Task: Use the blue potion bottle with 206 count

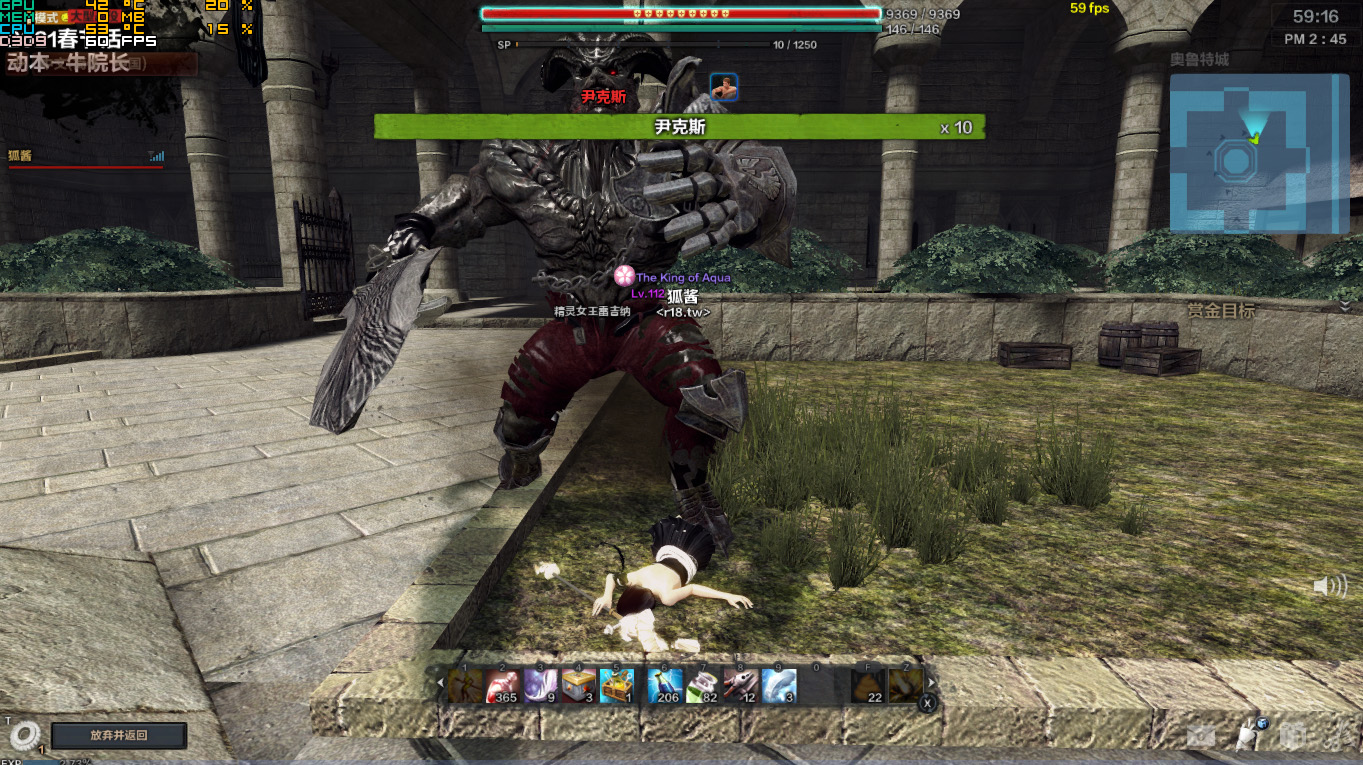Action: (664, 686)
